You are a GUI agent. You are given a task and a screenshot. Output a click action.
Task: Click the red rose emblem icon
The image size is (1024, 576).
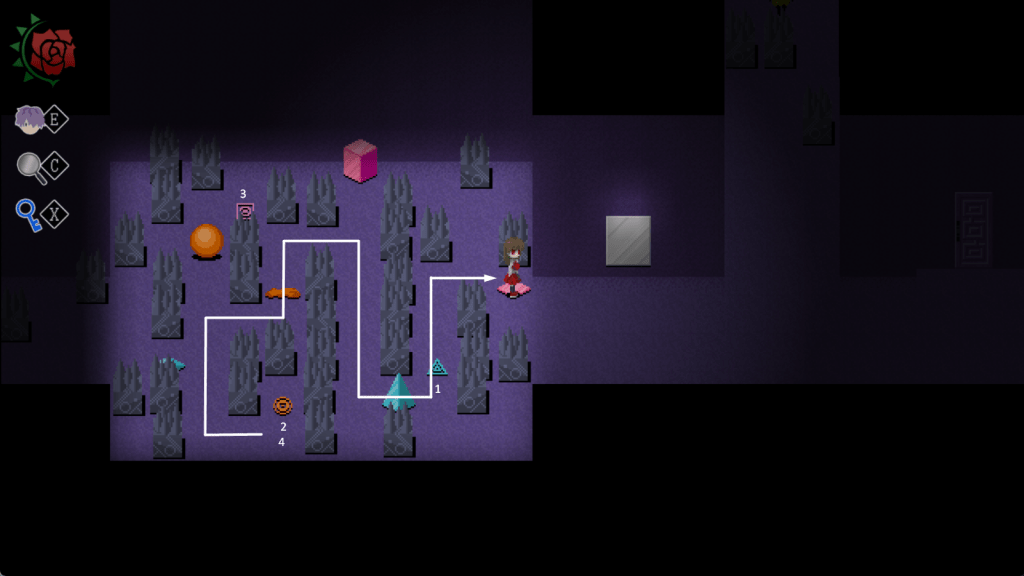(46, 50)
